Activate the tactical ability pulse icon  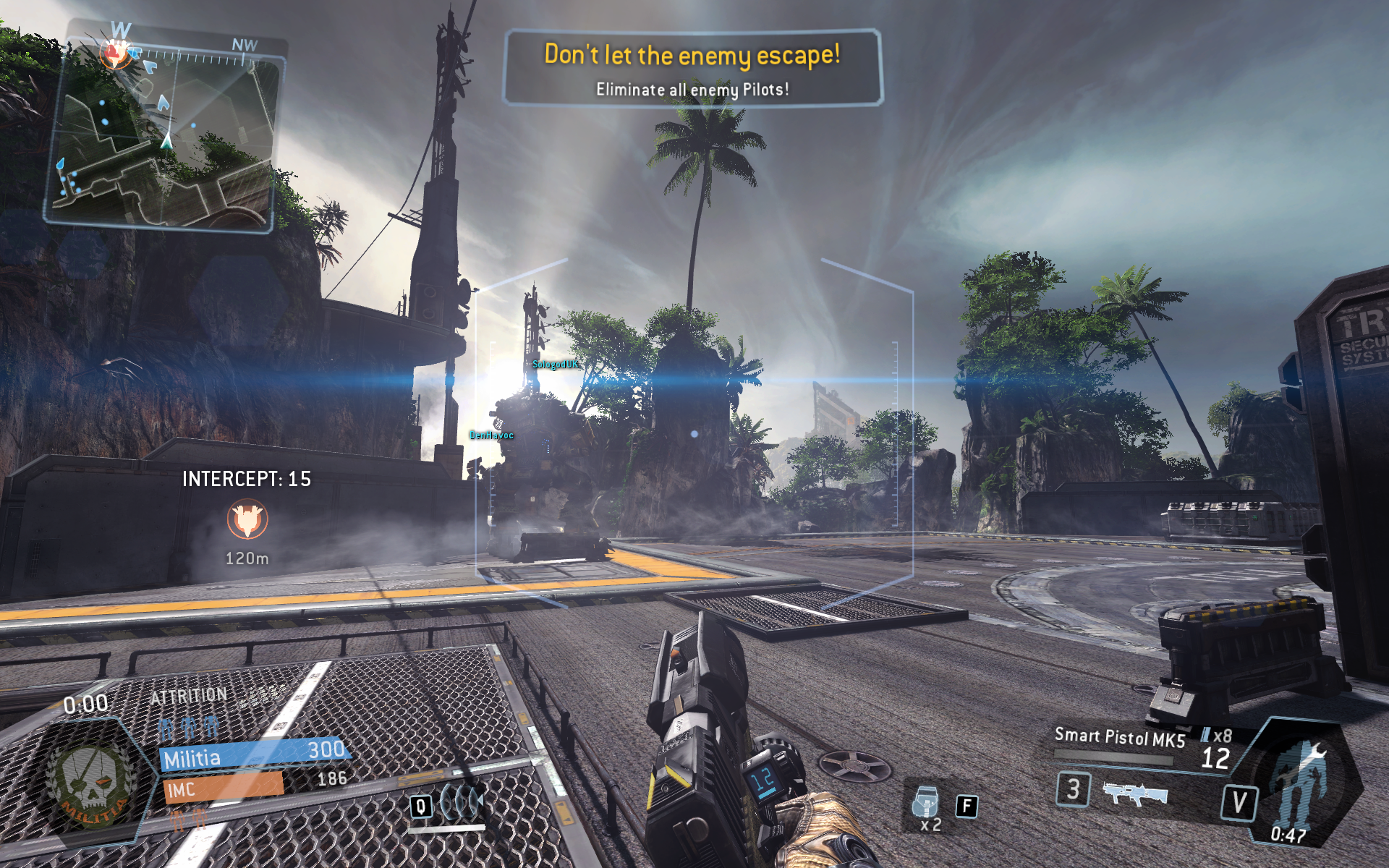coord(461,803)
